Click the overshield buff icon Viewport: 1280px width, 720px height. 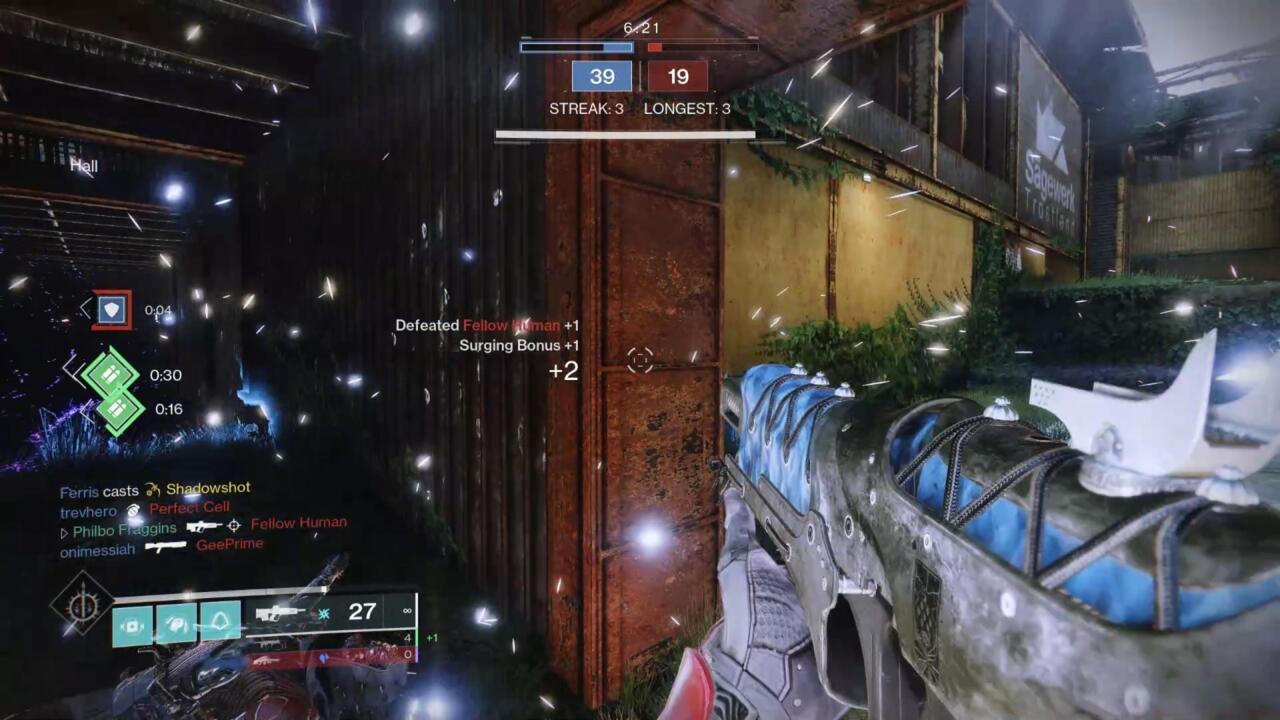[112, 310]
